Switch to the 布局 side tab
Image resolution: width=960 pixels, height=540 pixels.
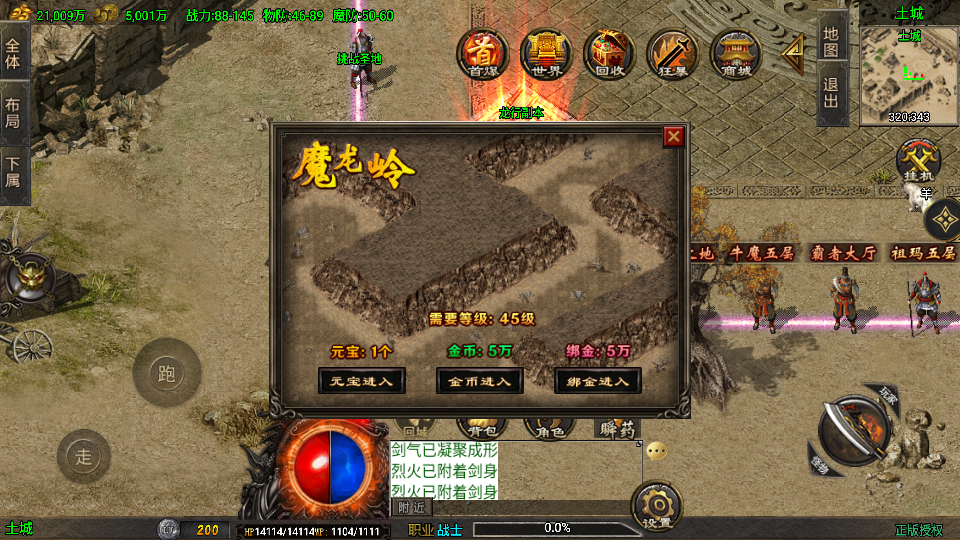click(13, 113)
